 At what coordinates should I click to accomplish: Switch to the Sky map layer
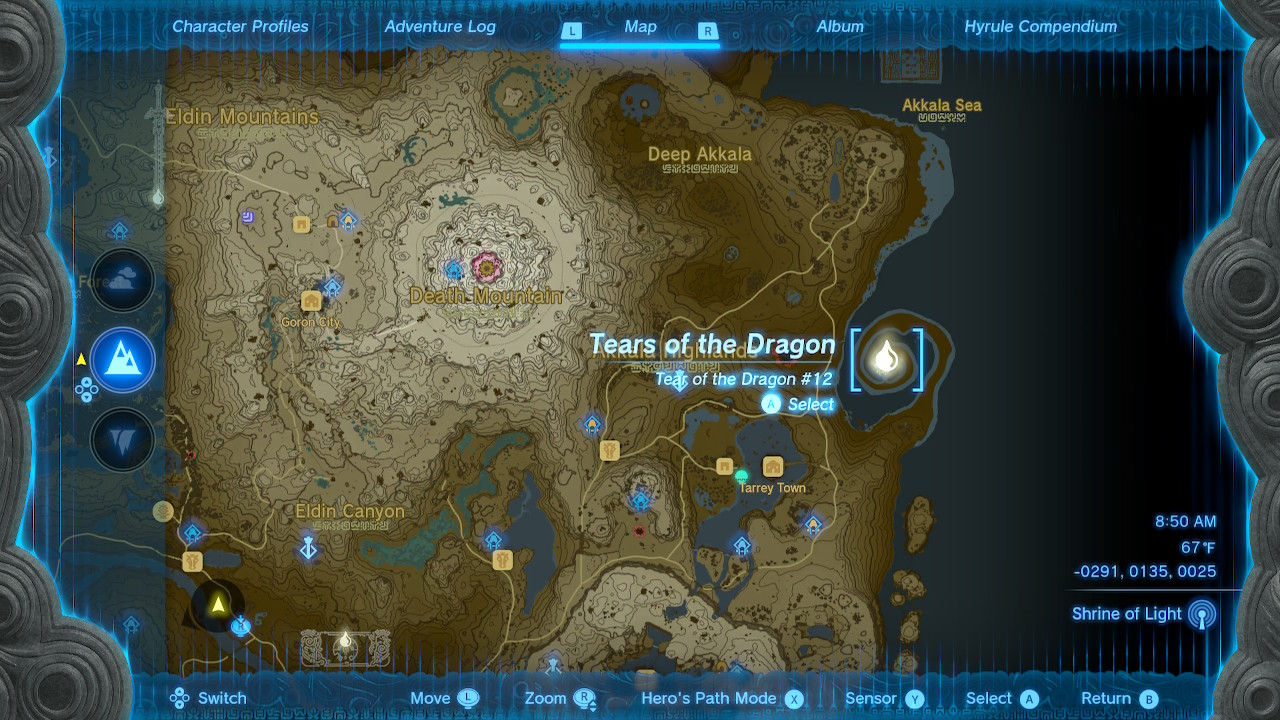[122, 280]
